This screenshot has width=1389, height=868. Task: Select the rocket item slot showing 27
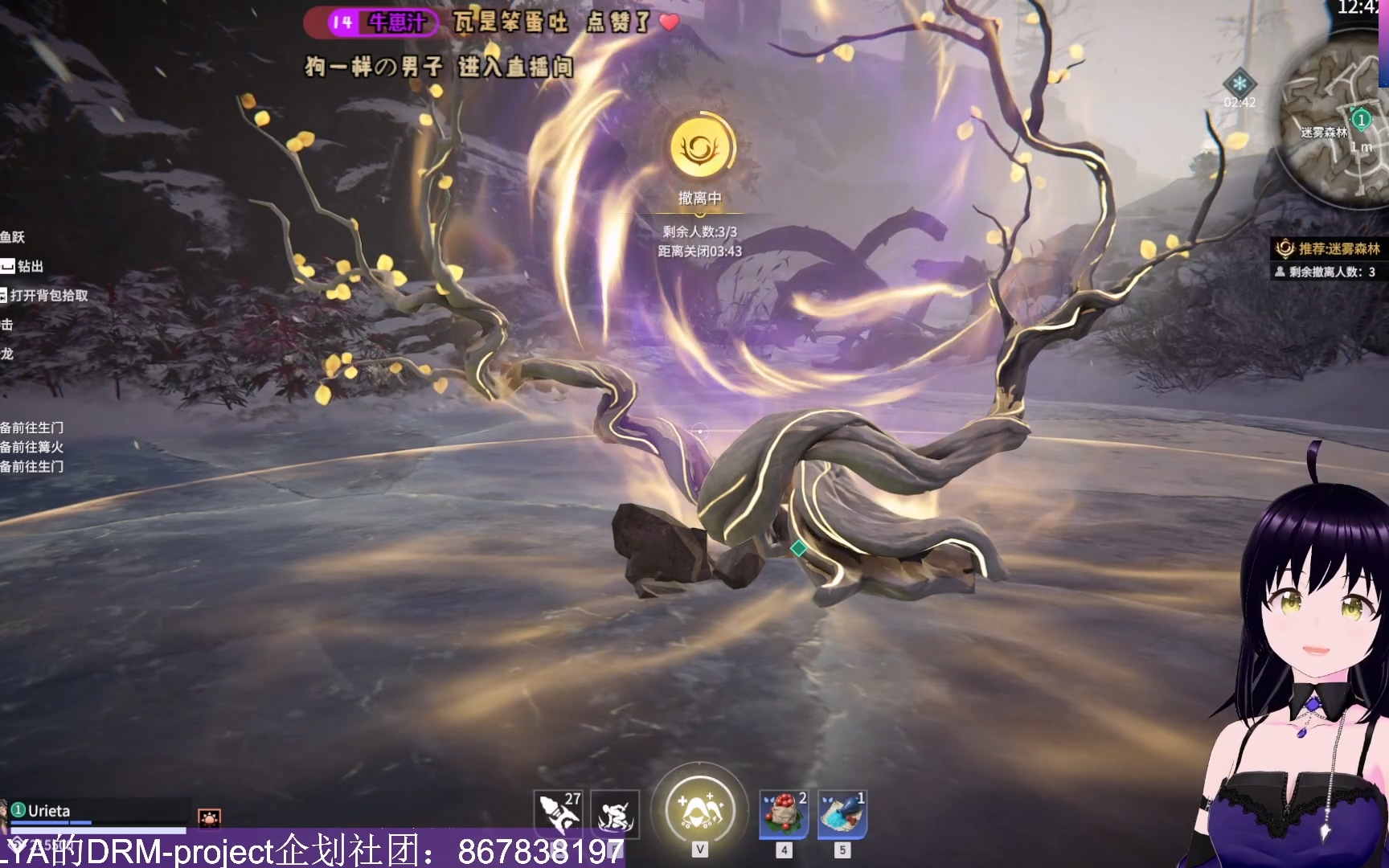coord(558,813)
